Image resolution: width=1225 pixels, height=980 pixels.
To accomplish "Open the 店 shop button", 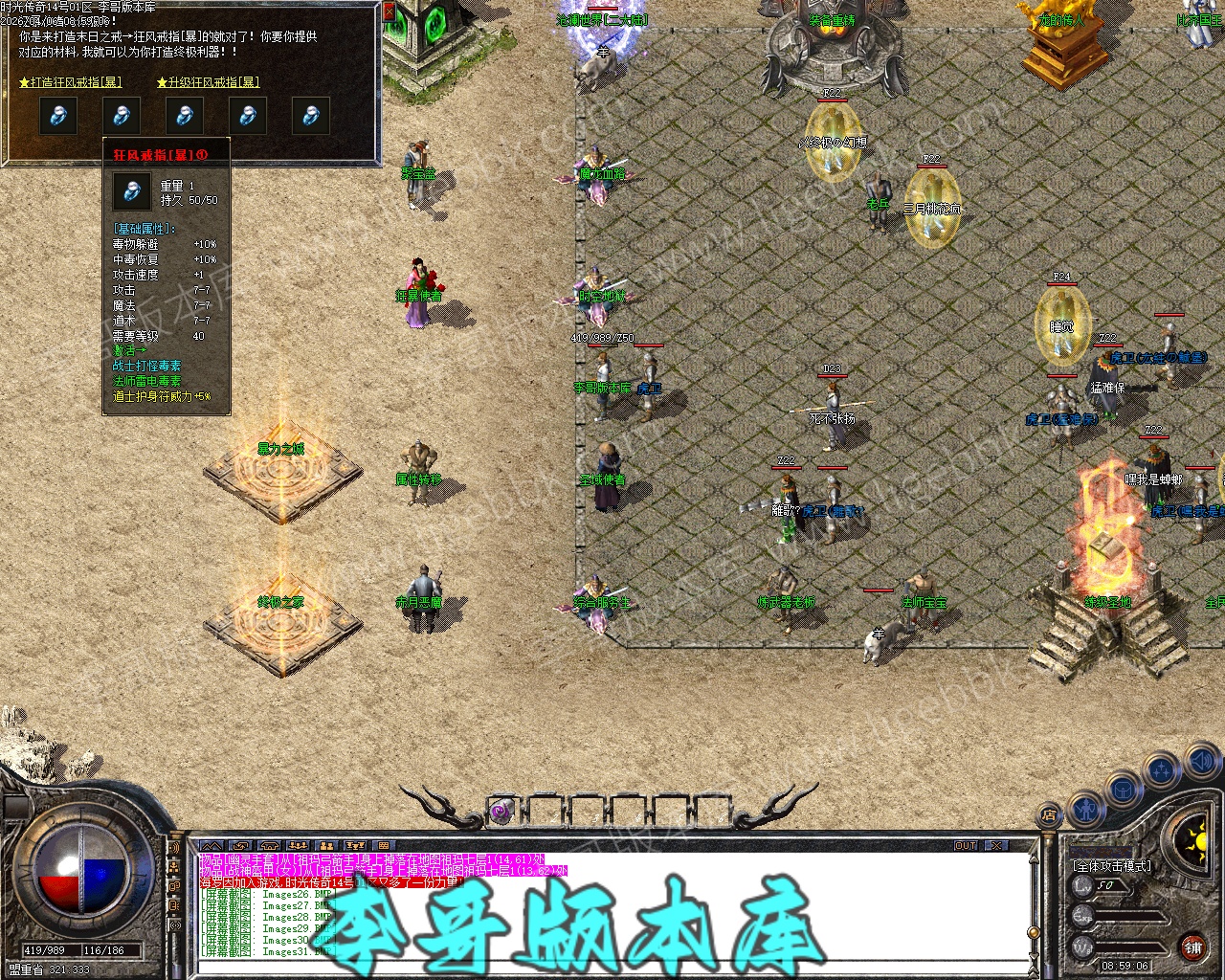I will pyautogui.click(x=1049, y=815).
